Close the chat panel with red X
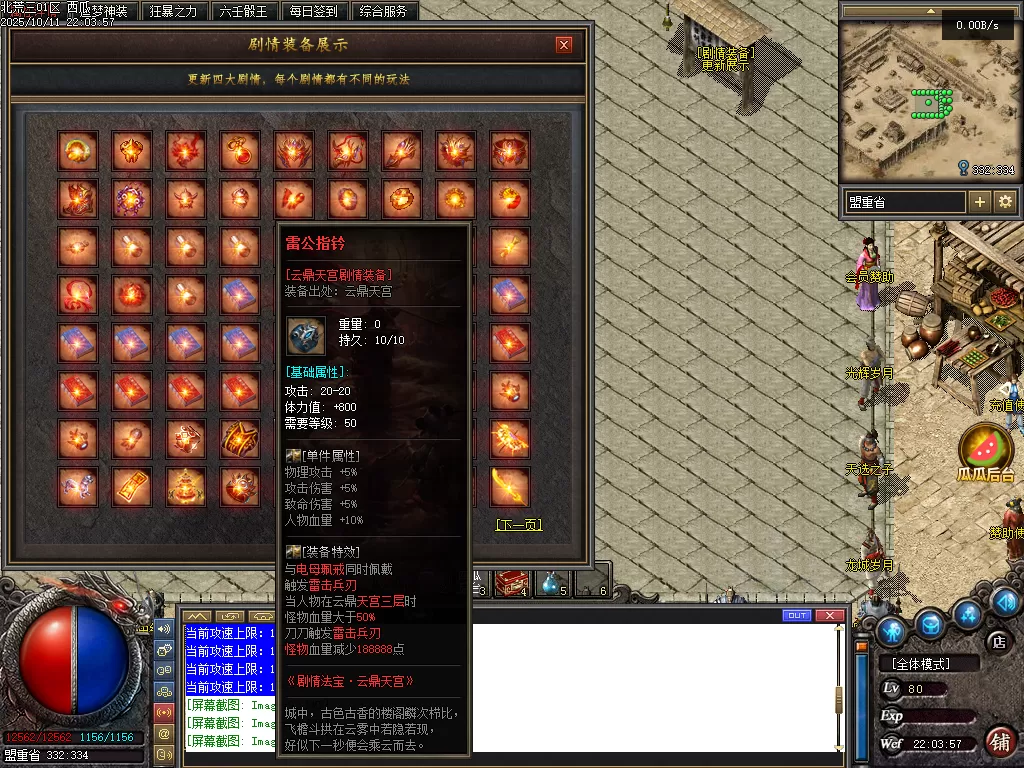The width and height of the screenshot is (1024, 768). [829, 615]
